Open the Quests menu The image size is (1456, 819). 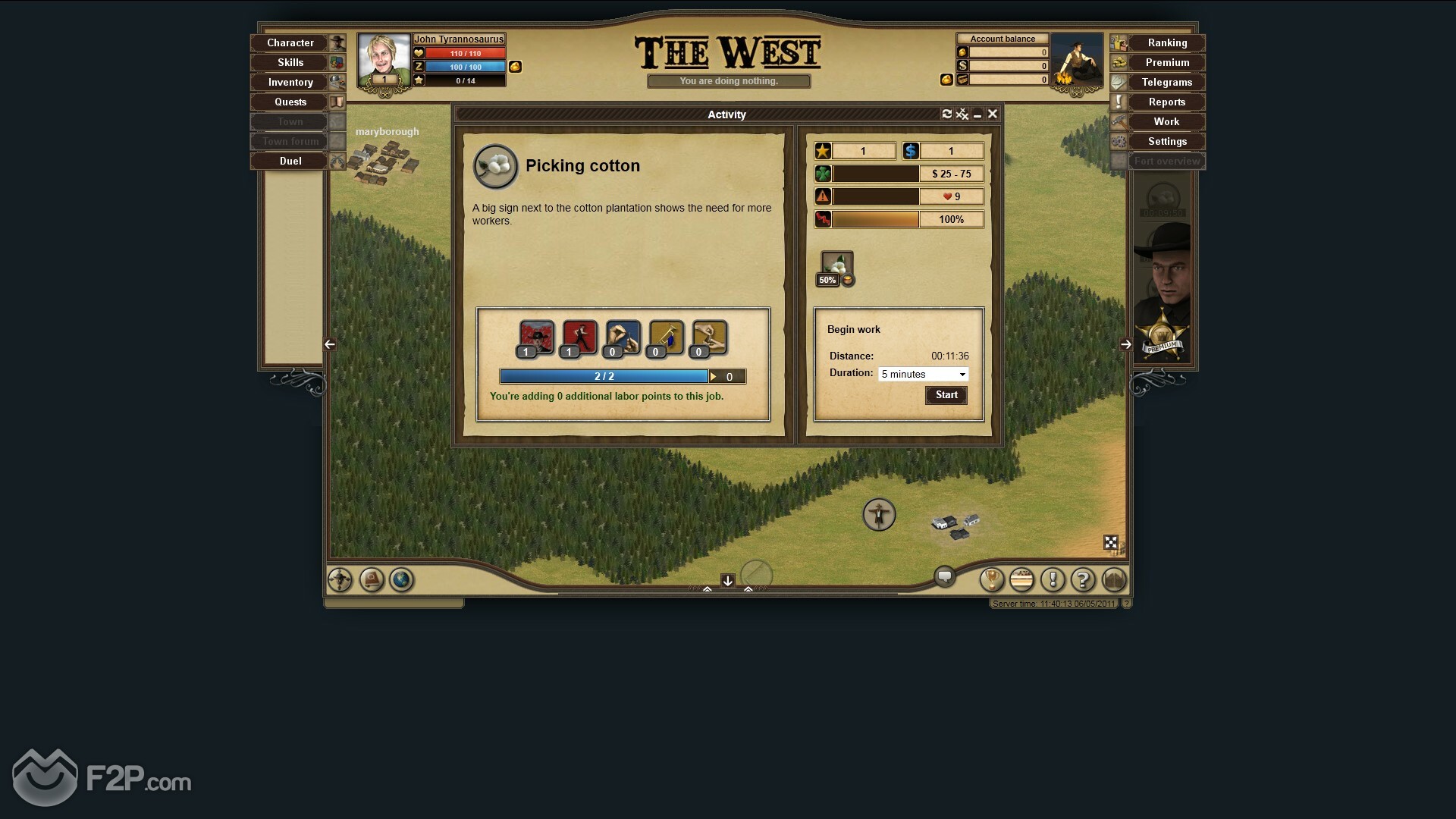coord(290,102)
